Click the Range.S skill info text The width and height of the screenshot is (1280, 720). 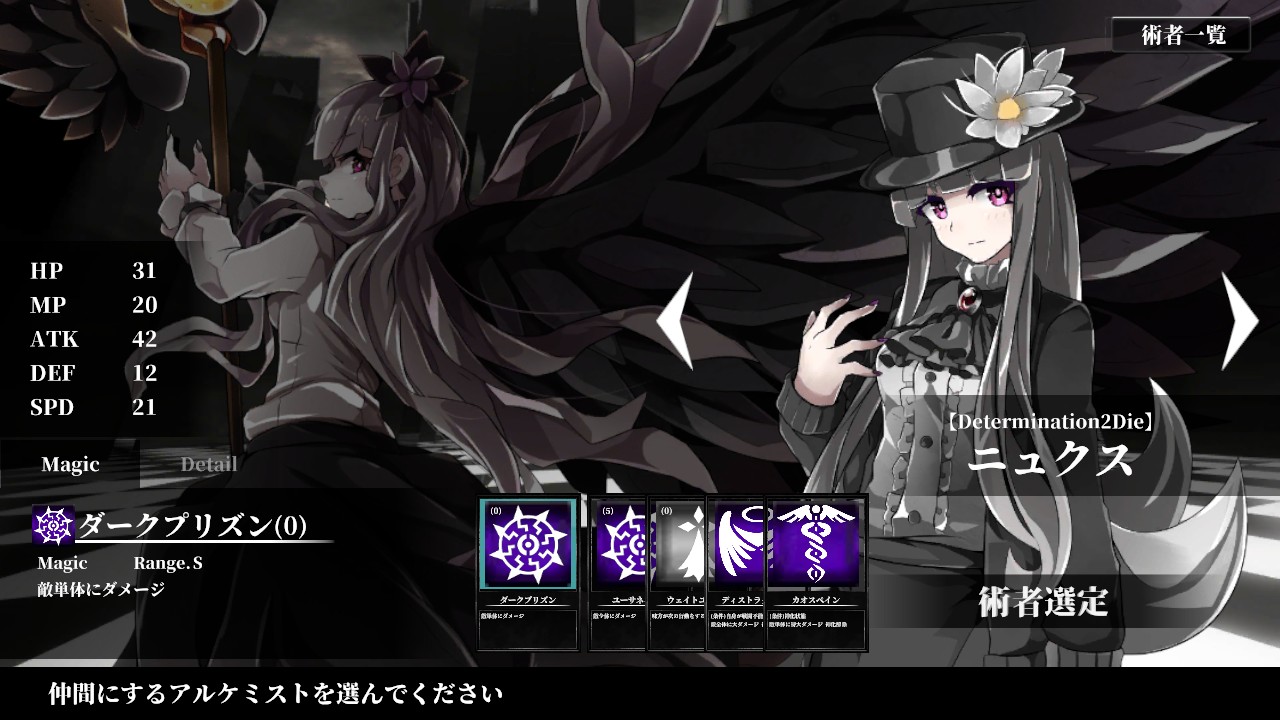[170, 564]
